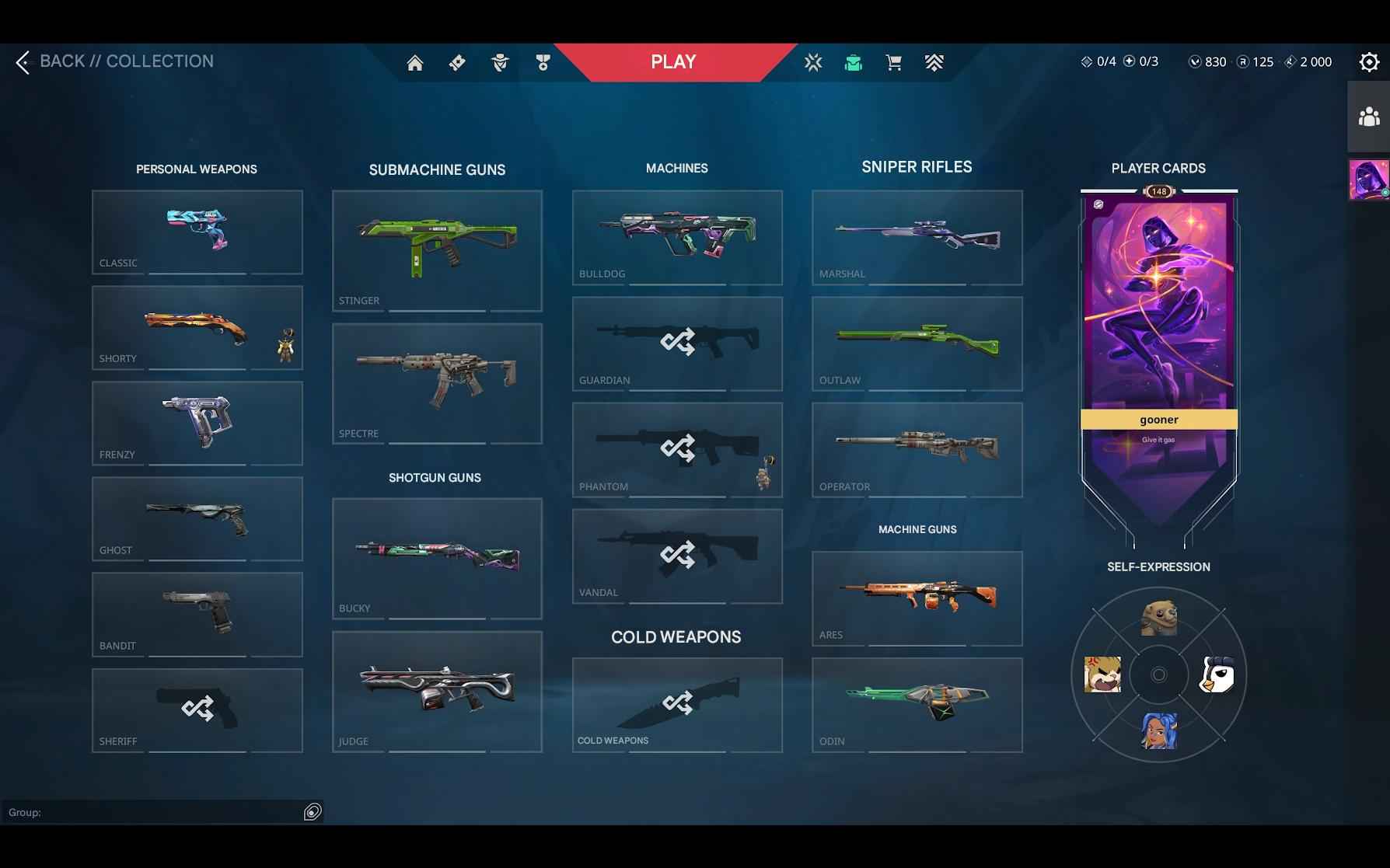Click the PLAY button

click(x=672, y=61)
